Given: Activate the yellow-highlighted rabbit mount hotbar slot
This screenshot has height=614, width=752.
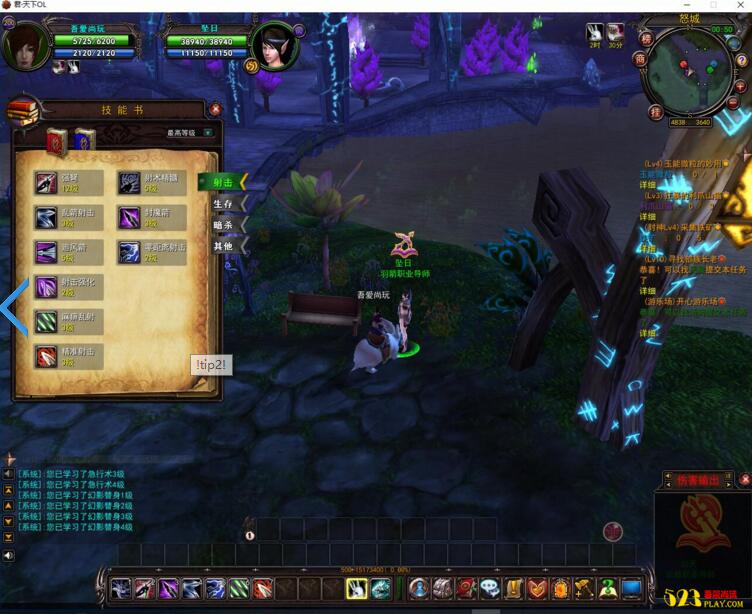Looking at the screenshot, I should pos(357,589).
